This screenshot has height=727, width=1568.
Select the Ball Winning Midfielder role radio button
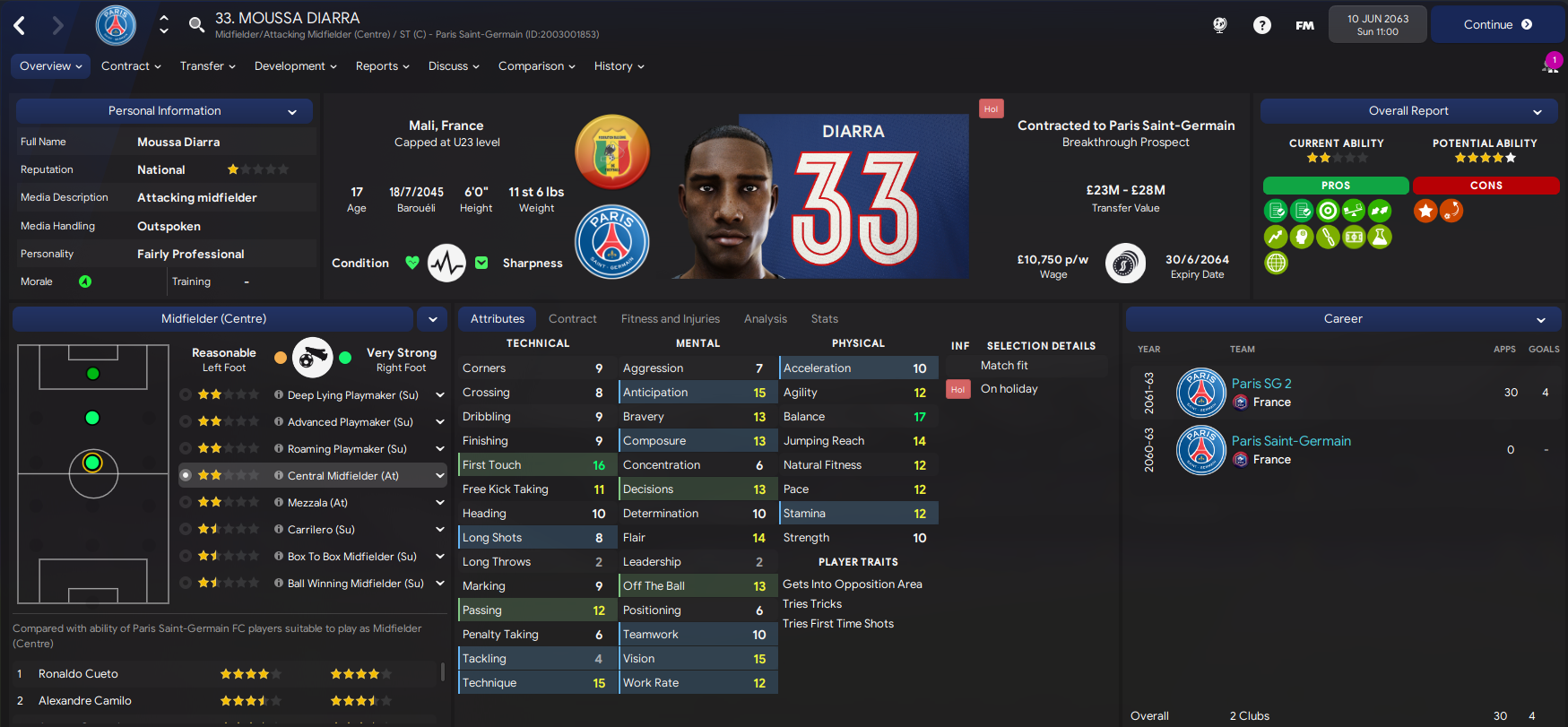[x=186, y=583]
